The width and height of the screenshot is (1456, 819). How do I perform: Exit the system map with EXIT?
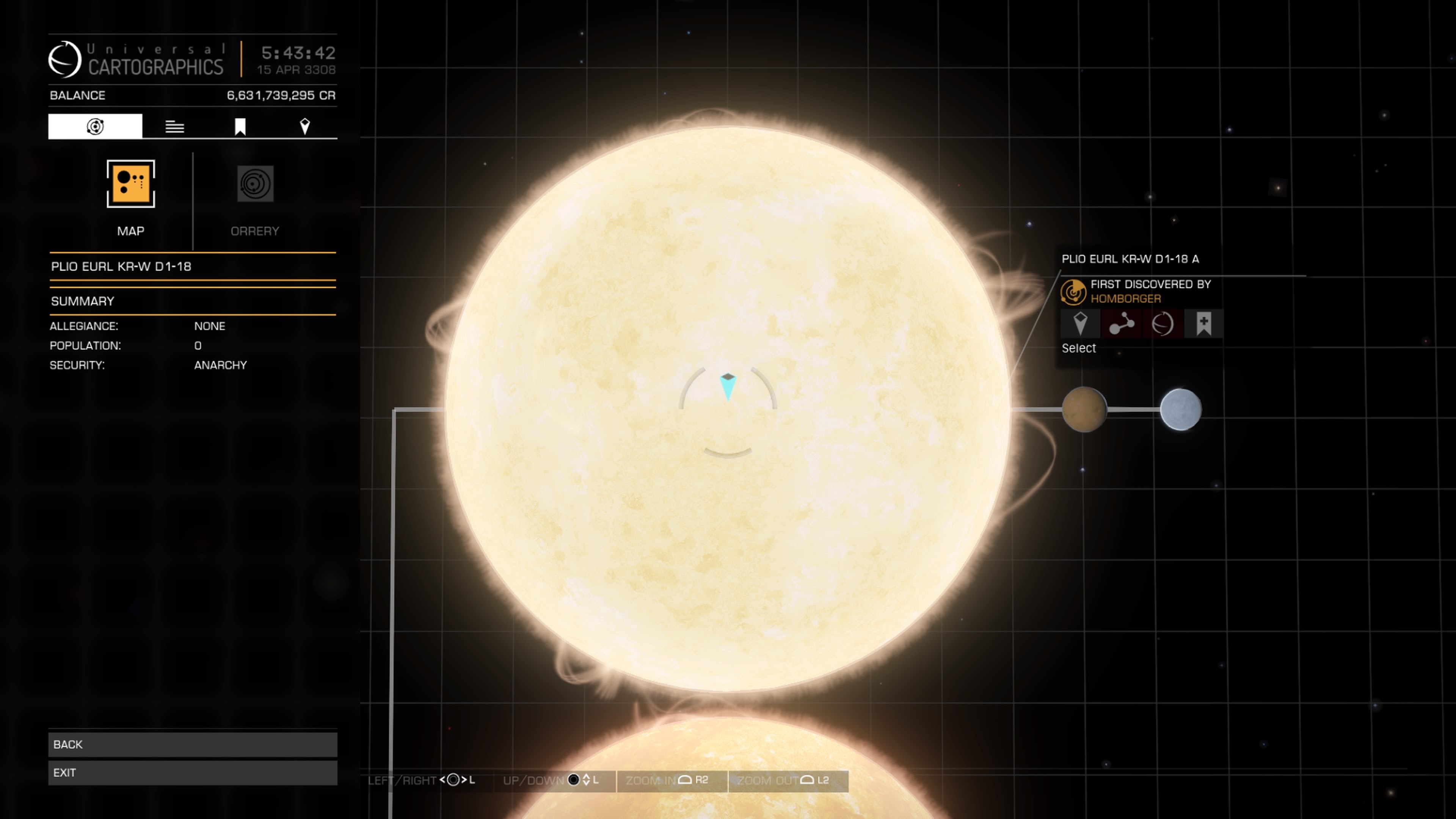192,773
